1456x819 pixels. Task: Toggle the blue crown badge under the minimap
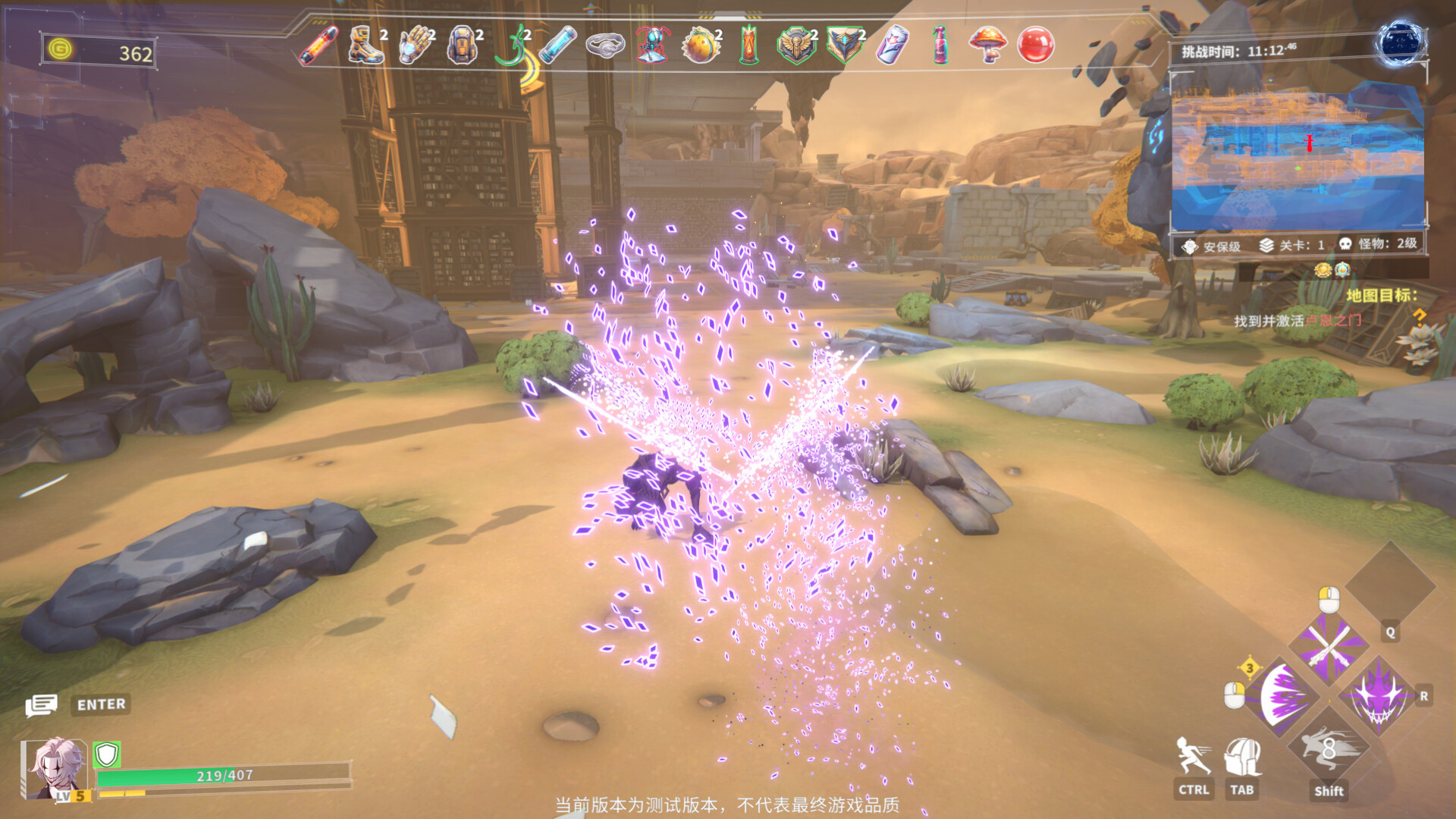pos(1342,270)
